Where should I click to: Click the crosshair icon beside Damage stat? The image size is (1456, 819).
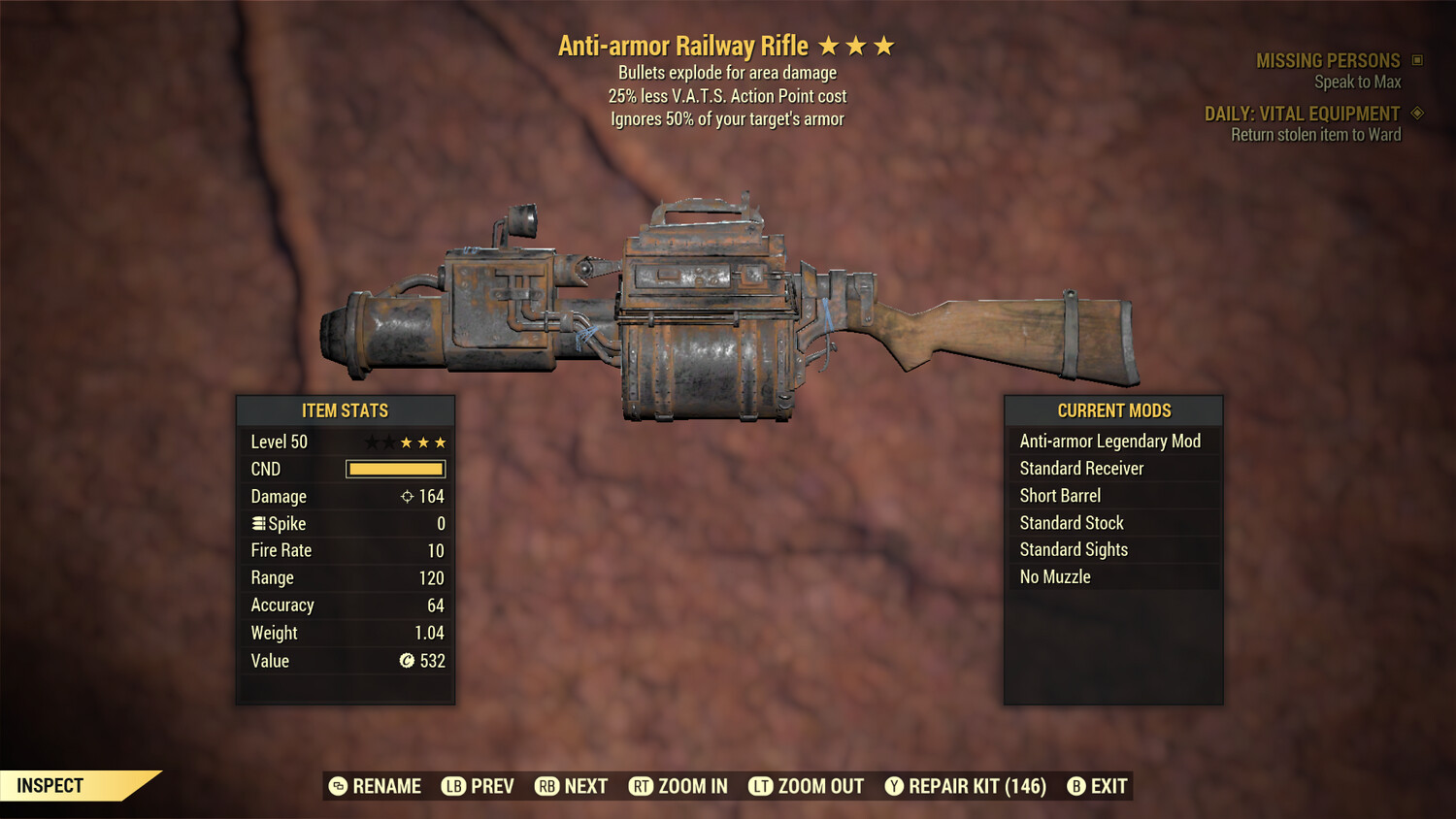tap(408, 496)
